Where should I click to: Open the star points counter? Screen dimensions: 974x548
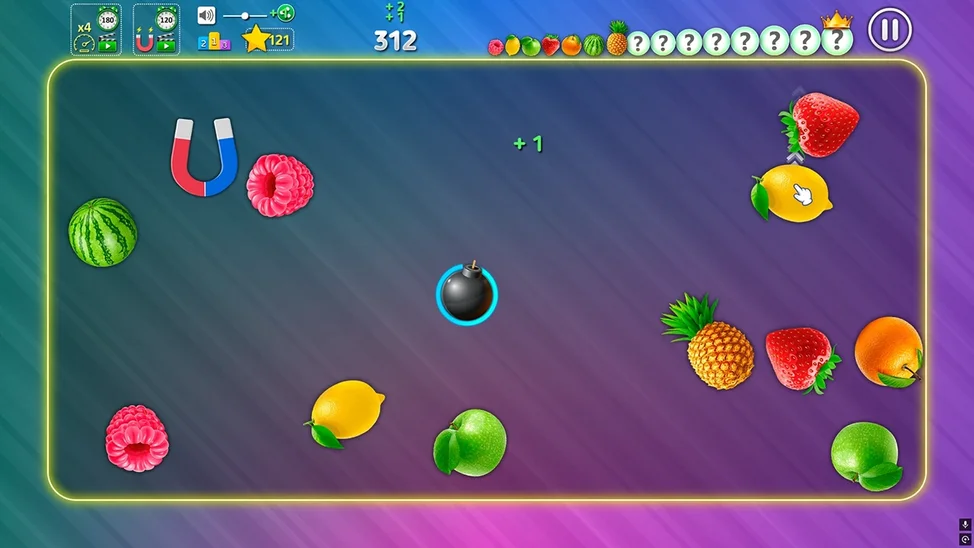tap(267, 40)
